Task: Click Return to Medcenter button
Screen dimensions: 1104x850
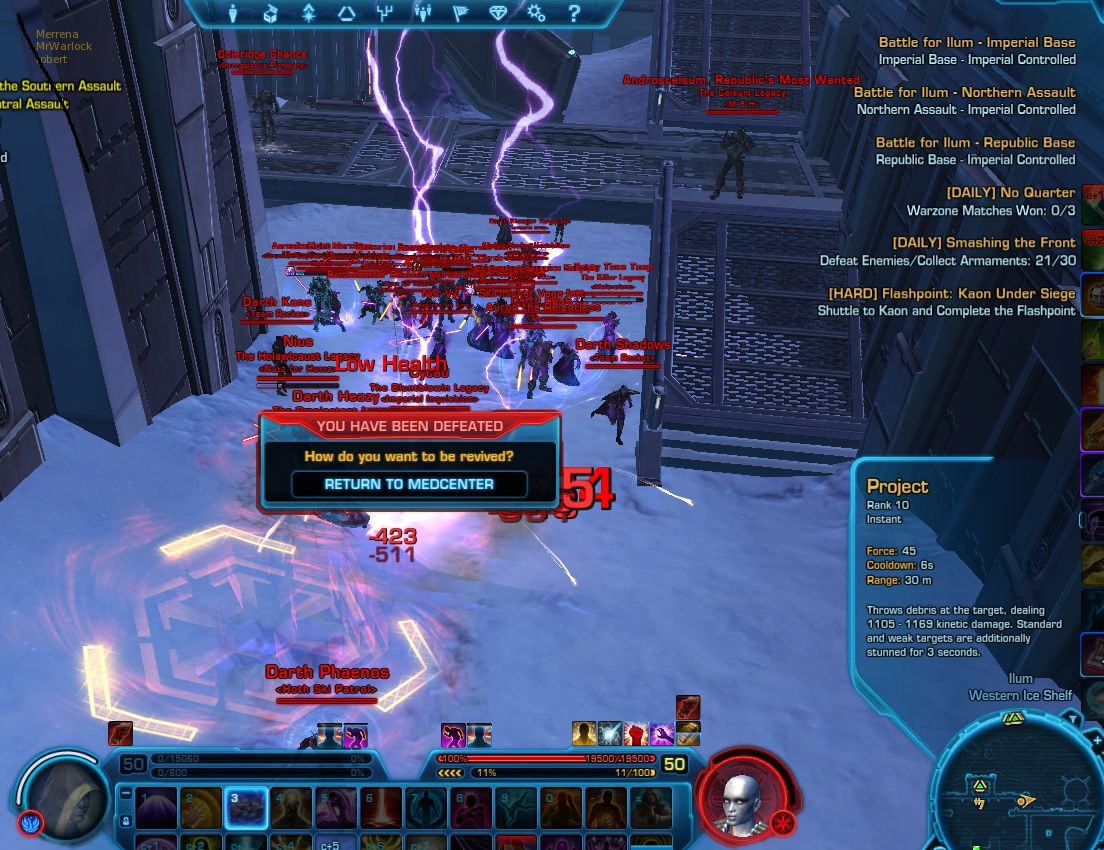Action: [410, 484]
